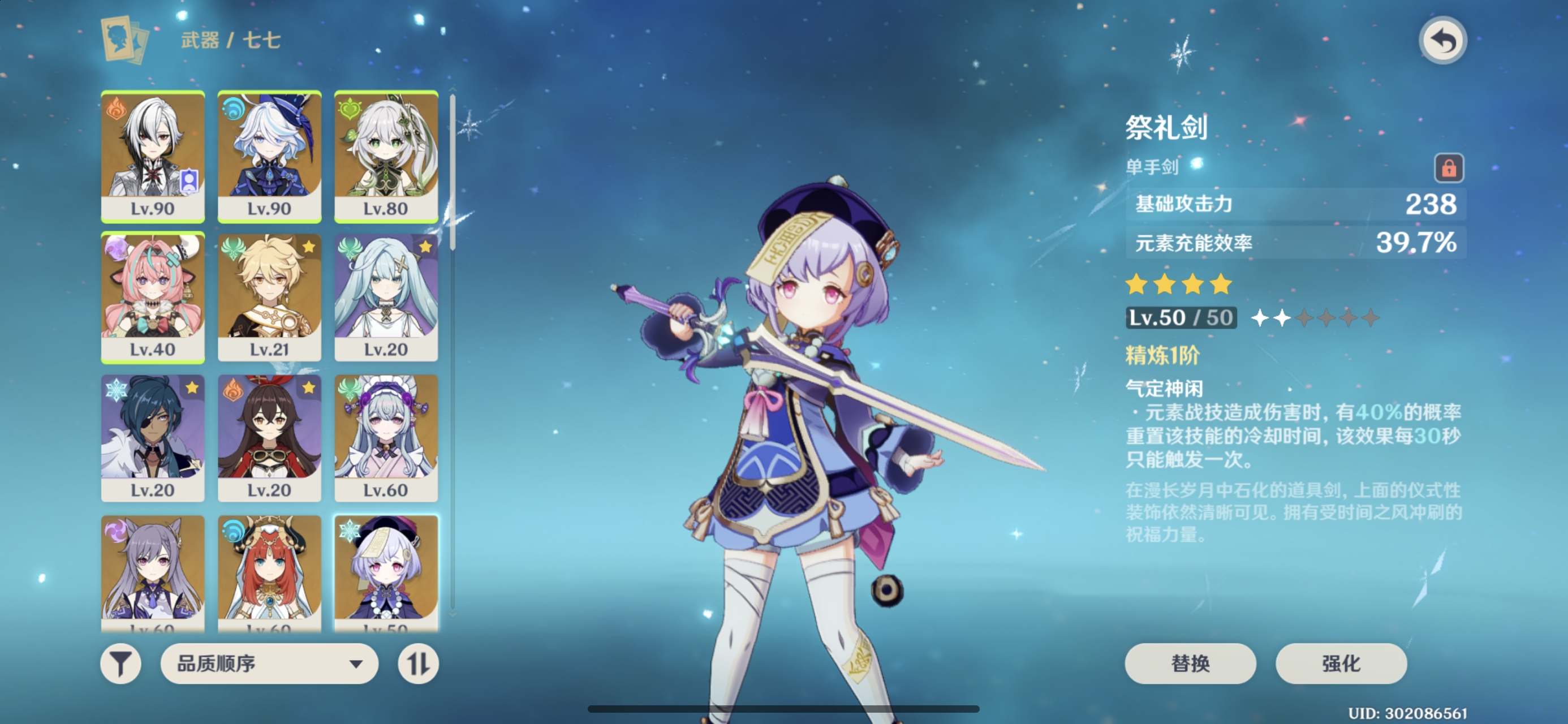1568x724 pixels.
Task: Select Nilou's character card
Action: [x=269, y=572]
